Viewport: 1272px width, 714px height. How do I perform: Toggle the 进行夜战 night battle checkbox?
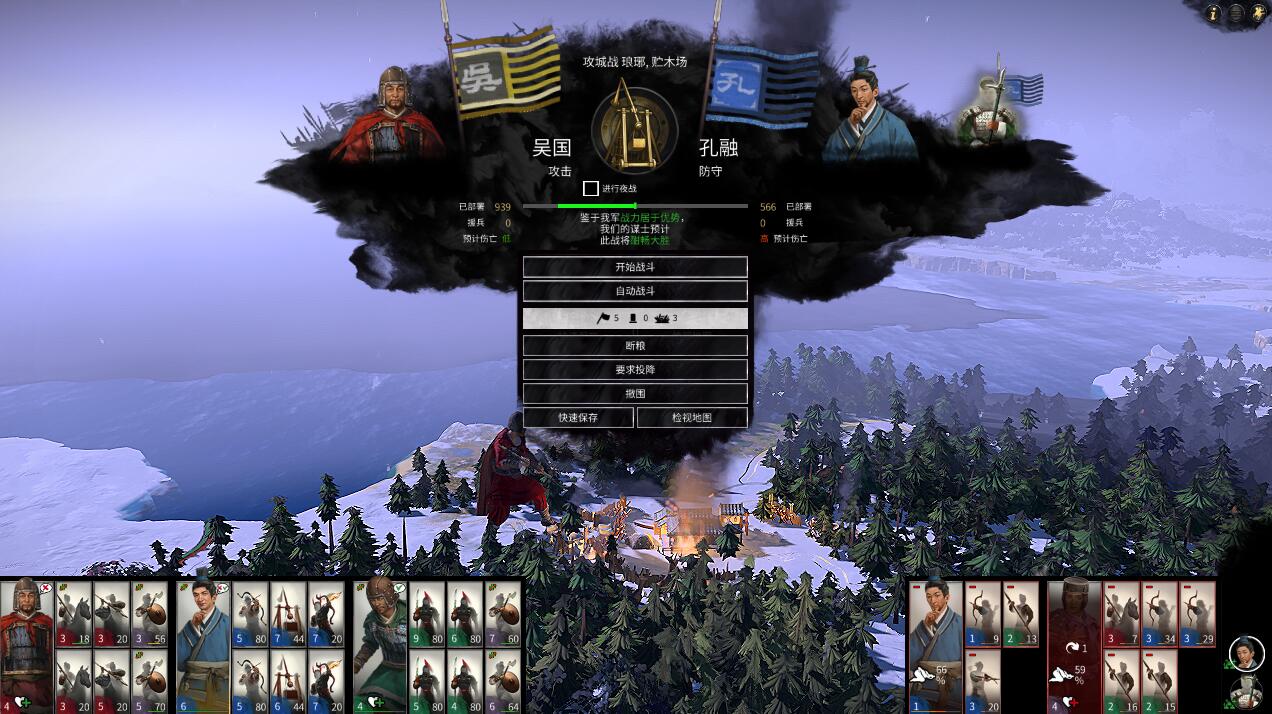[591, 188]
